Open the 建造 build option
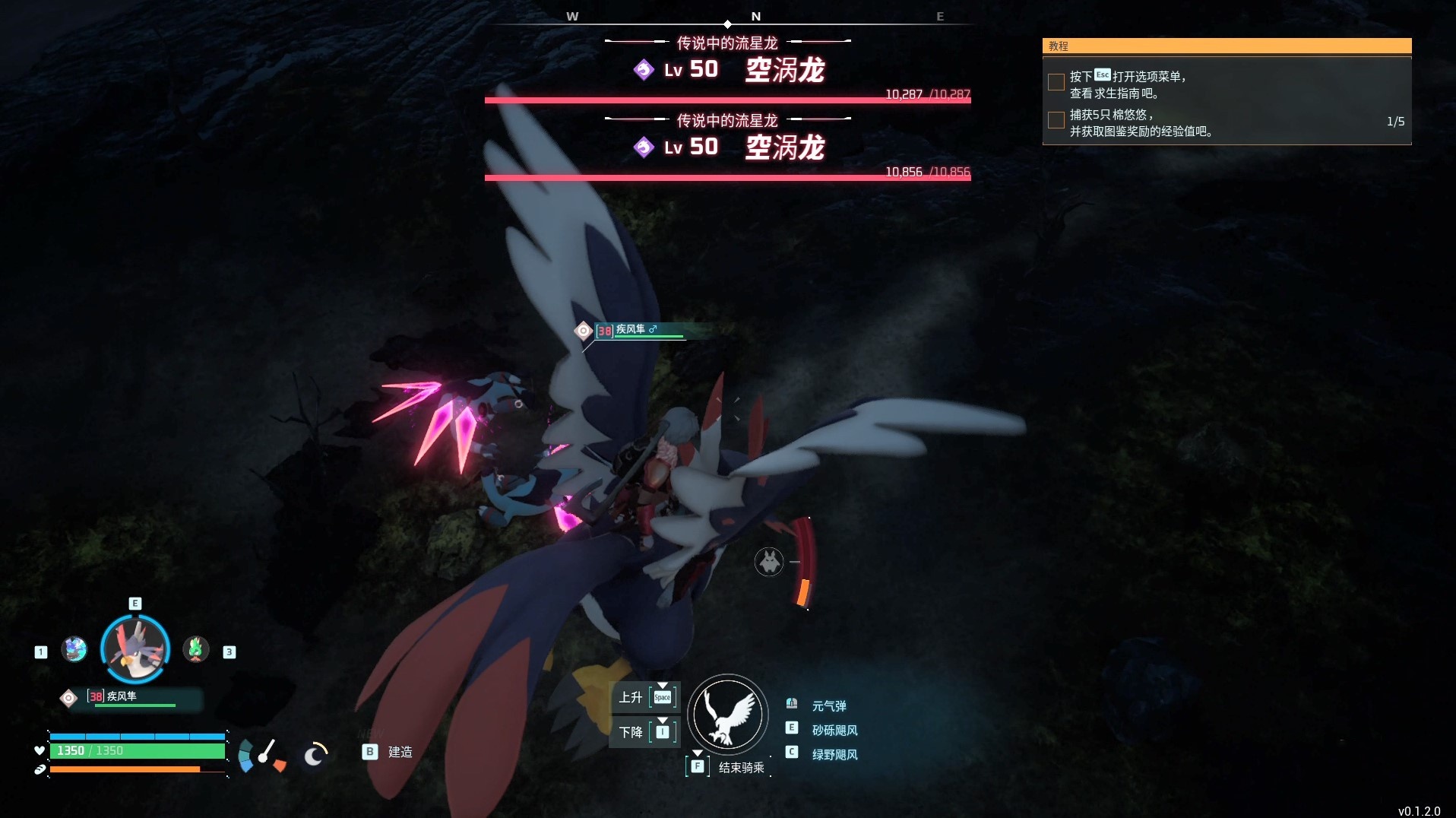The image size is (1456, 818). click(400, 752)
